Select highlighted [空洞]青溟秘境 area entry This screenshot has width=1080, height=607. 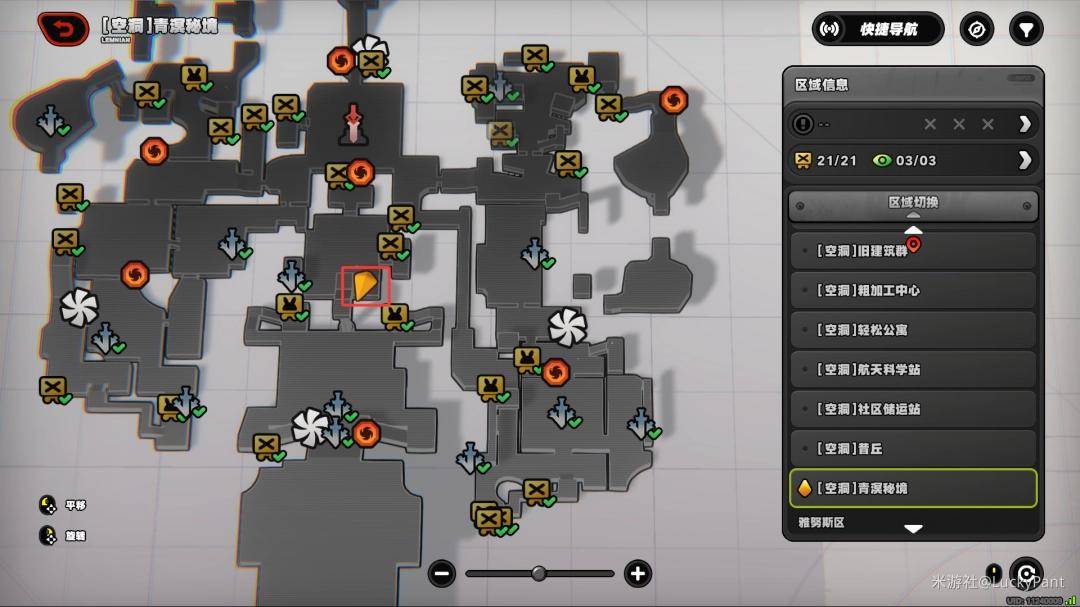pyautogui.click(x=913, y=488)
